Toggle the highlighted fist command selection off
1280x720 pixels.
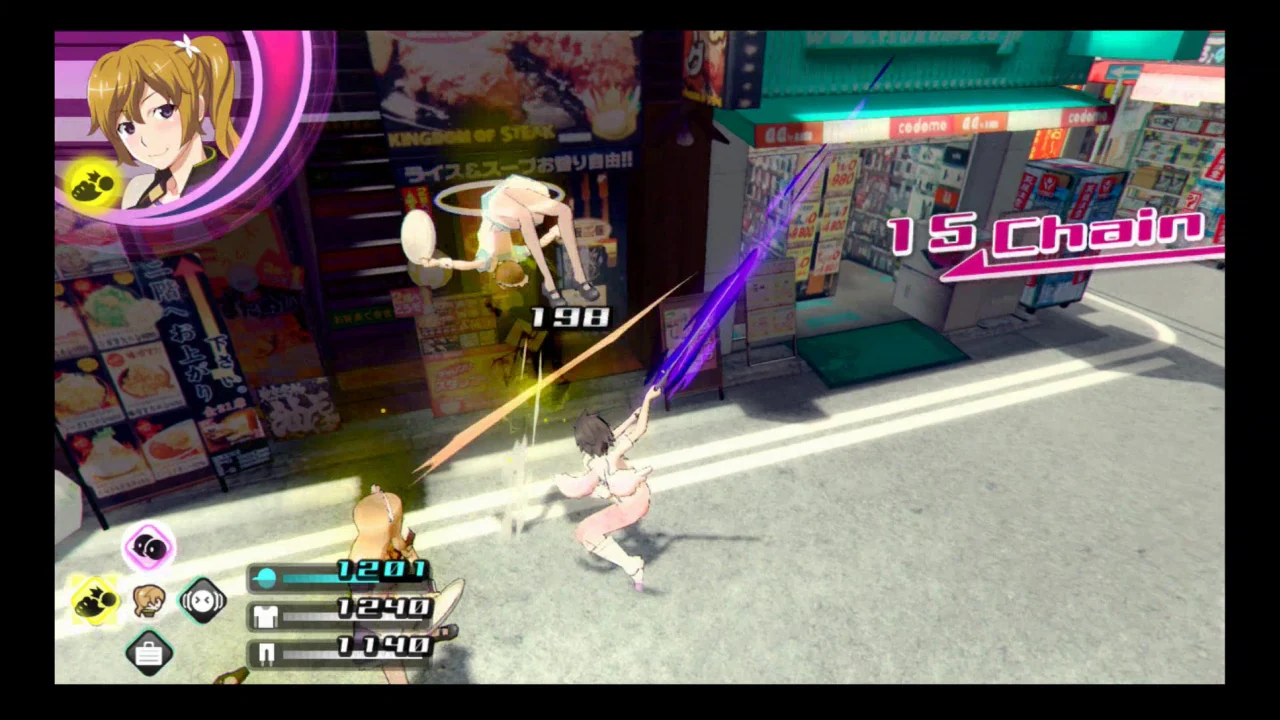95,598
